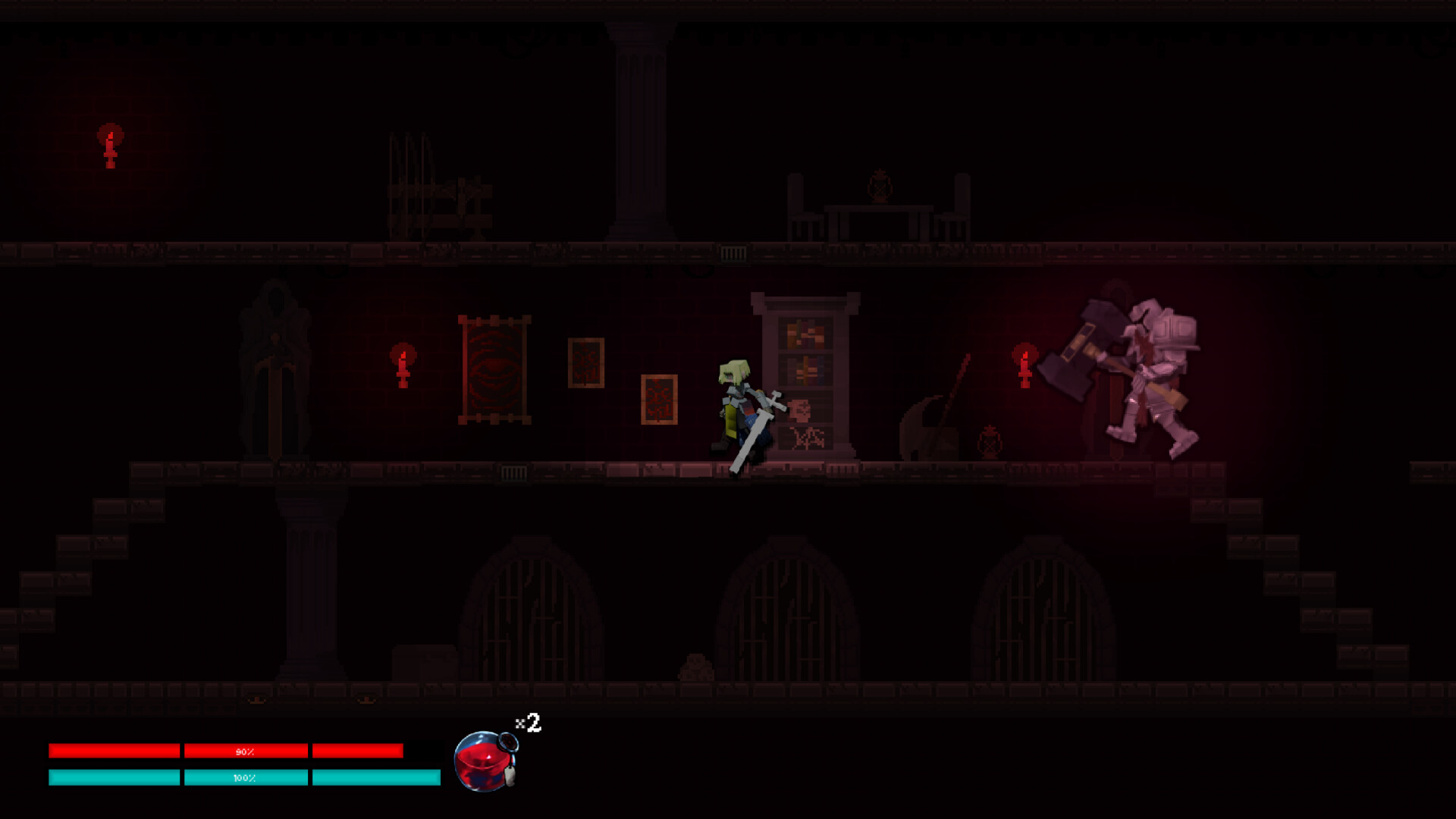The height and width of the screenshot is (819, 1456).
Task: Toggle the rightmost teal stamina bar segment
Action: [375, 777]
